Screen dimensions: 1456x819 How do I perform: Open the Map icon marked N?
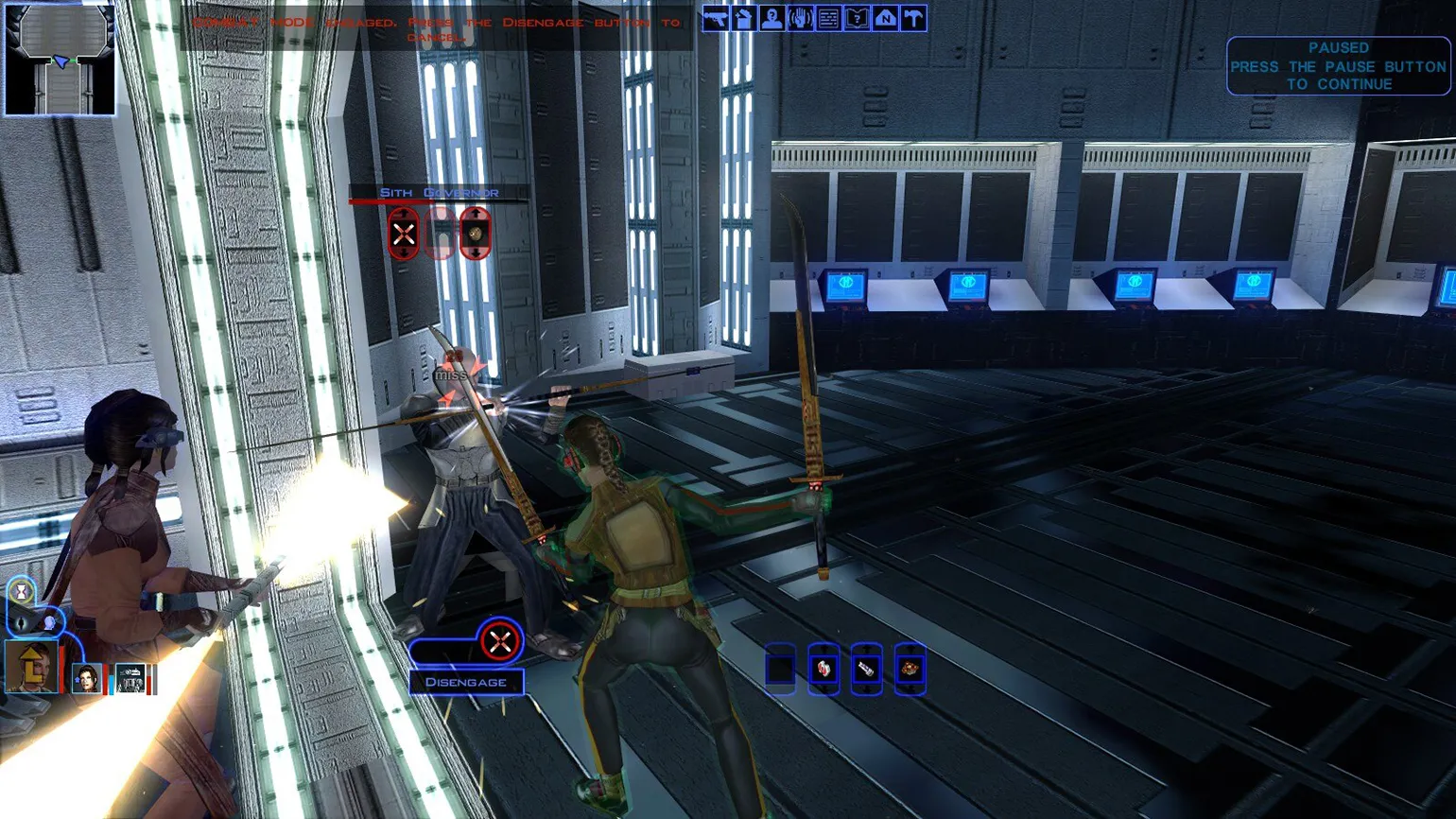point(885,19)
